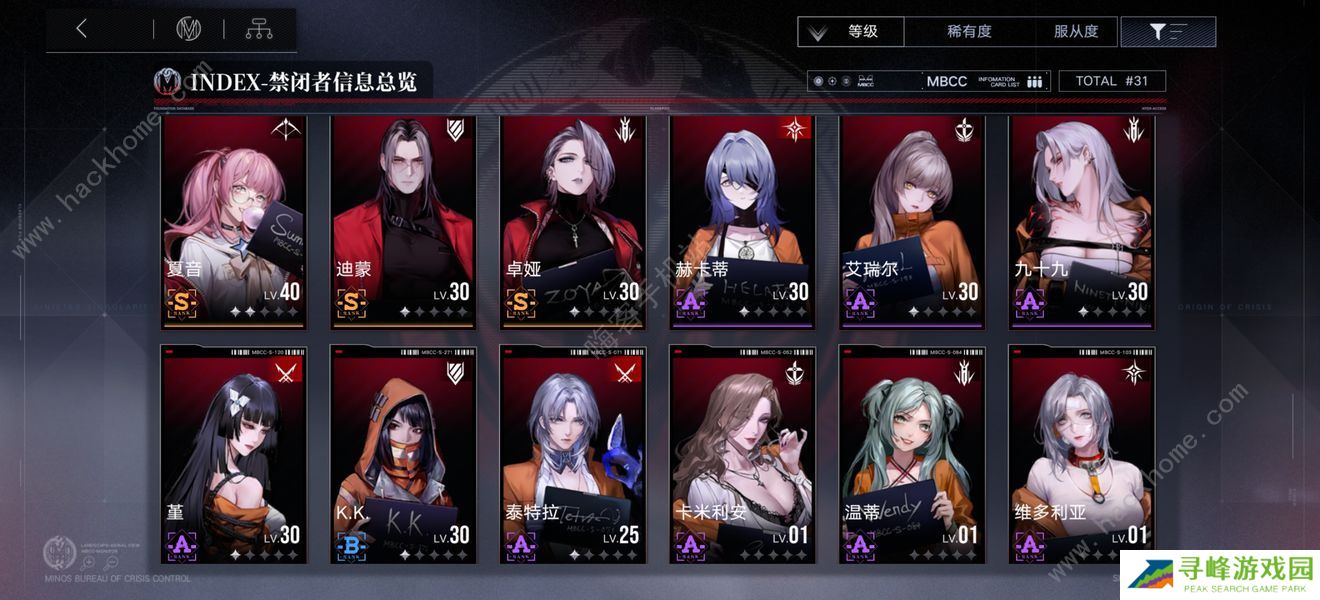Open the hierarchy tree icon
This screenshot has width=1320, height=600.
coord(259,30)
